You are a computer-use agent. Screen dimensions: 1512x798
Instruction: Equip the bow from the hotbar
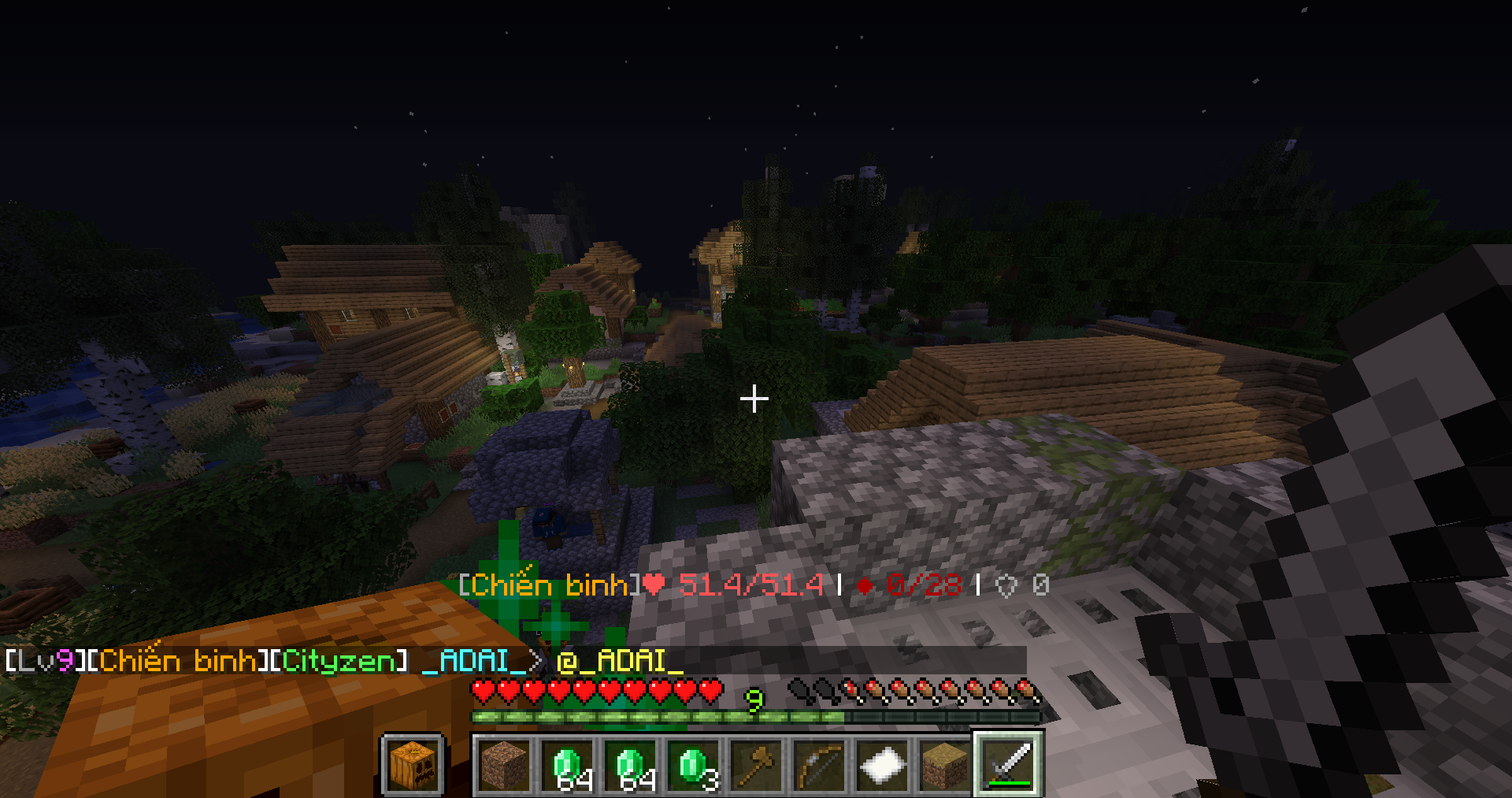pyautogui.click(x=820, y=763)
